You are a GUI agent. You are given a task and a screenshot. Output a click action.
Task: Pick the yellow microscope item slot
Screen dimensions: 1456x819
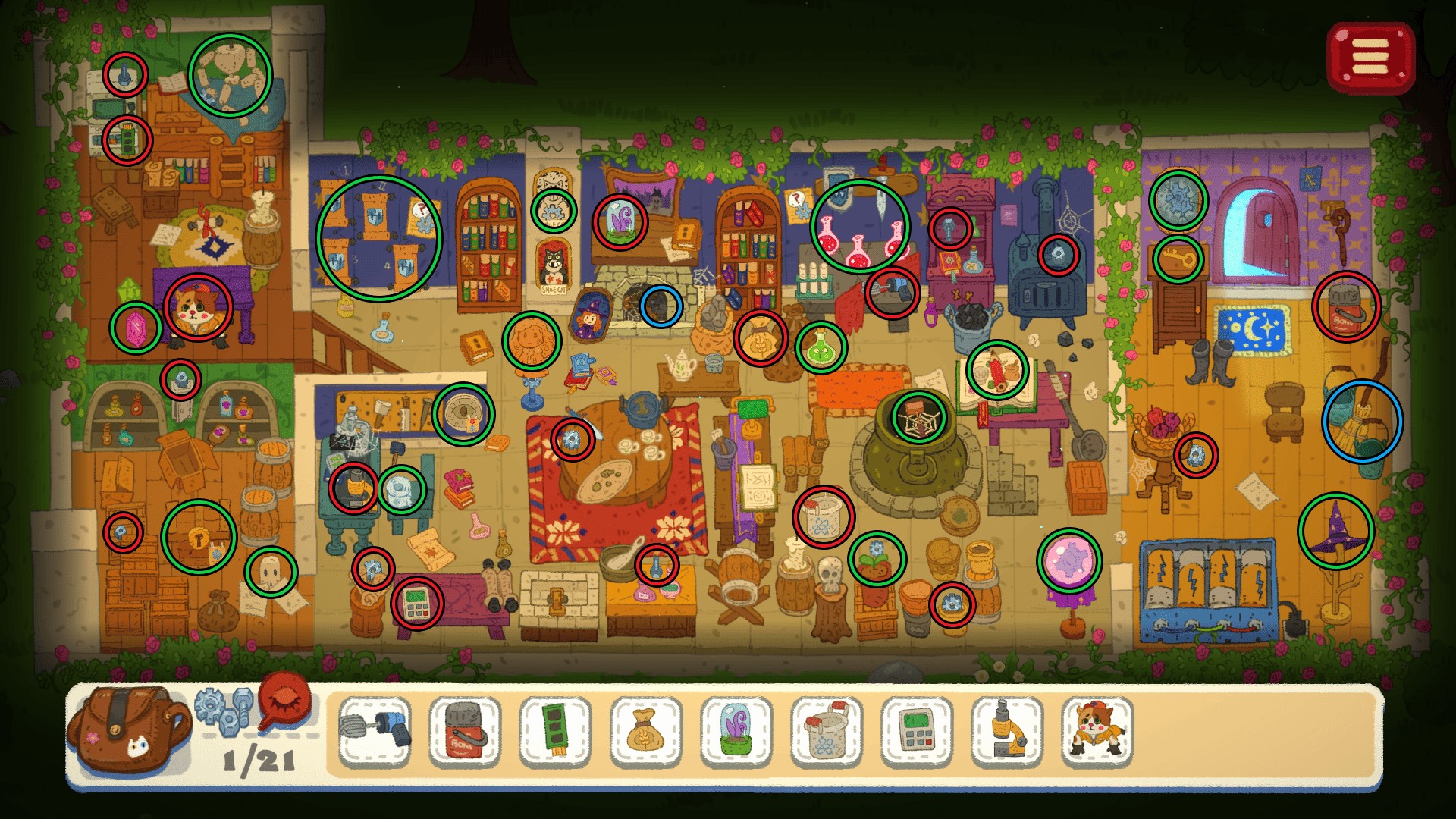coord(1007,731)
